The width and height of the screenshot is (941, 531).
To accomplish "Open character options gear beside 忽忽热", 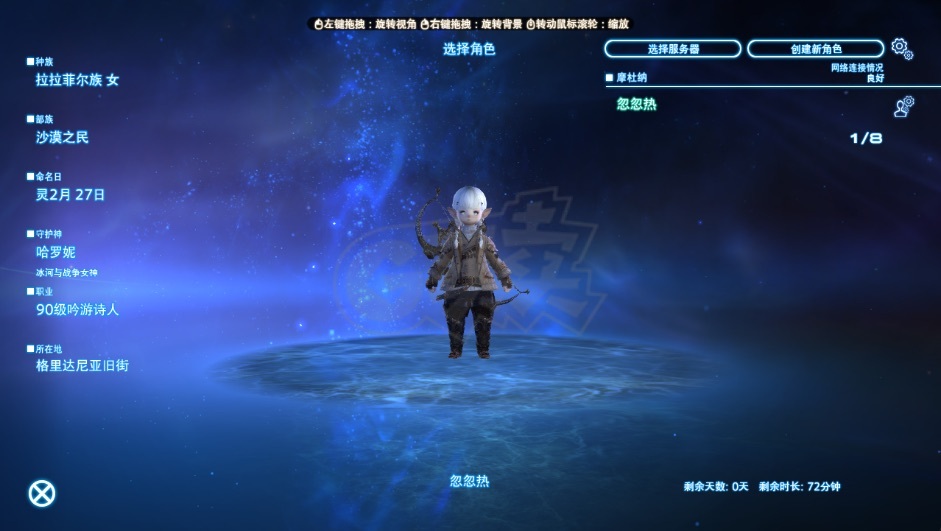I will click(x=904, y=106).
